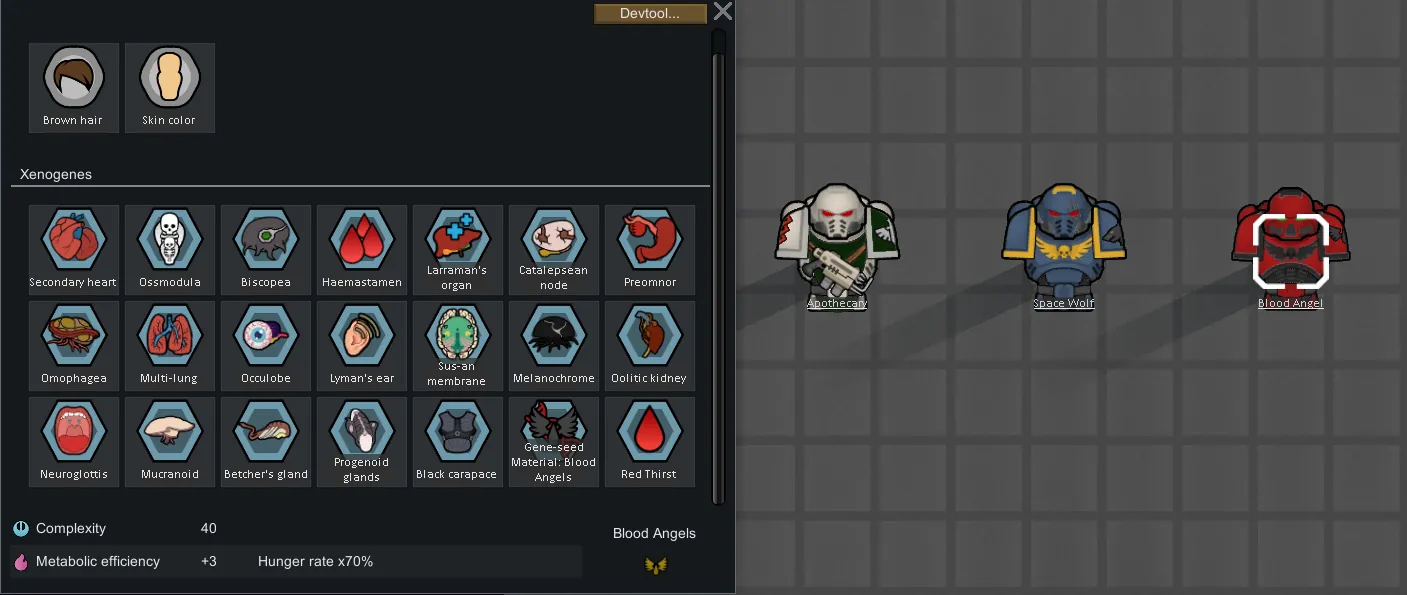Choose the Gene-seed Material: Blood Angels gene
Image resolution: width=1407 pixels, height=595 pixels.
click(x=553, y=441)
